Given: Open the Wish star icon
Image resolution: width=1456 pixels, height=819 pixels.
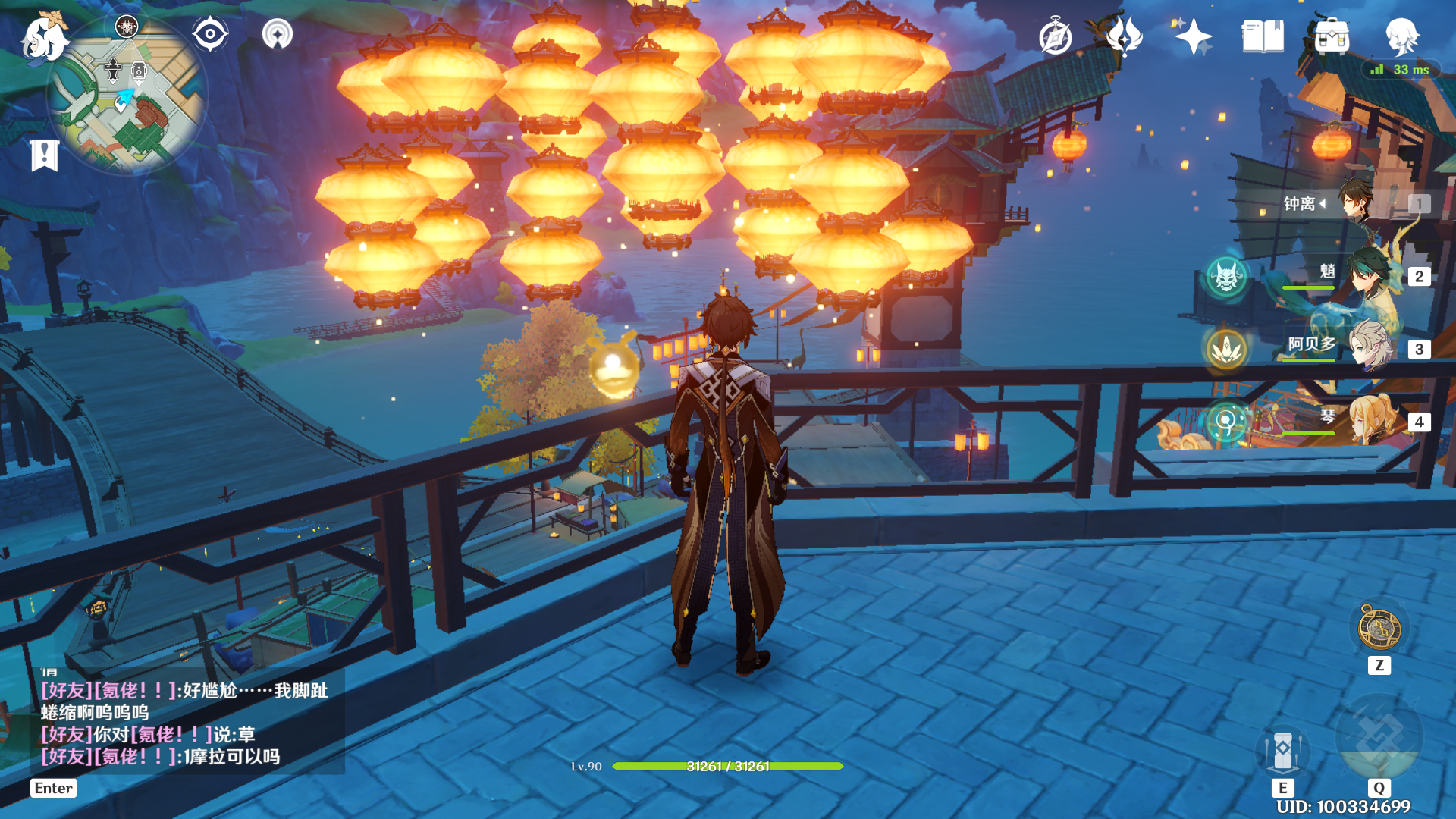Looking at the screenshot, I should (x=1193, y=36).
